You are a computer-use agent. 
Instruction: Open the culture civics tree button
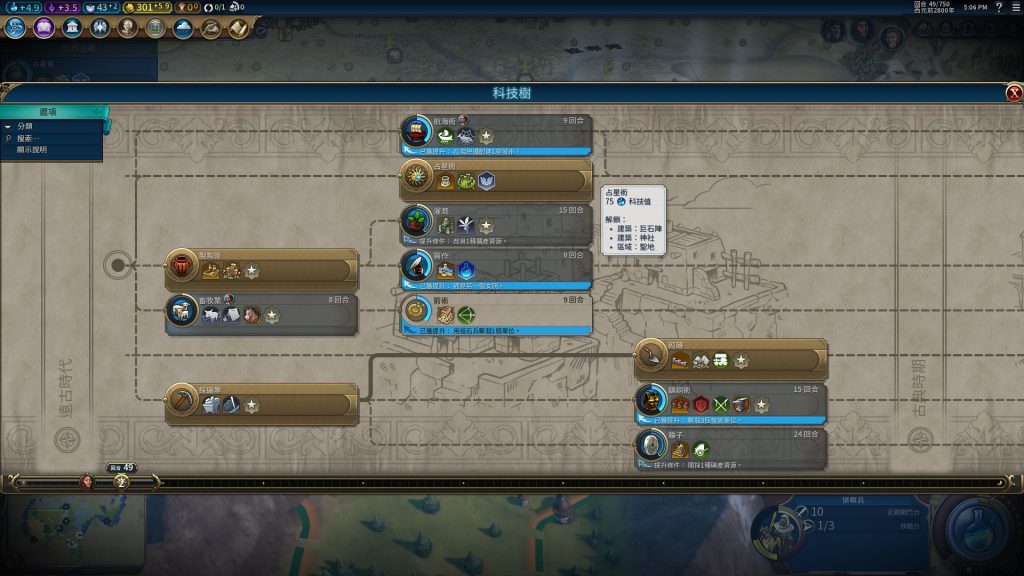(44, 28)
